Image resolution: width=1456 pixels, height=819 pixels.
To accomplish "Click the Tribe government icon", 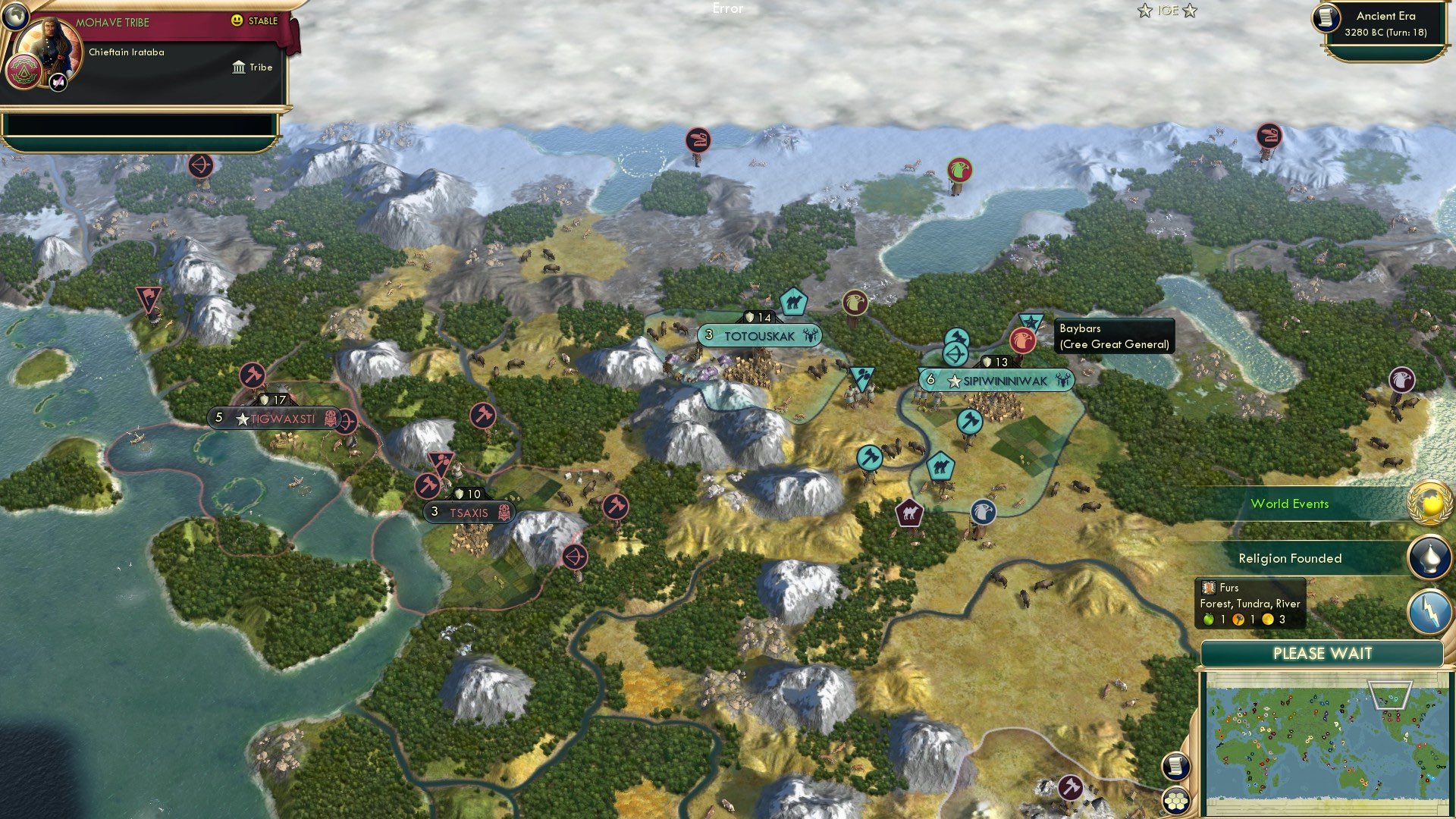I will point(240,67).
